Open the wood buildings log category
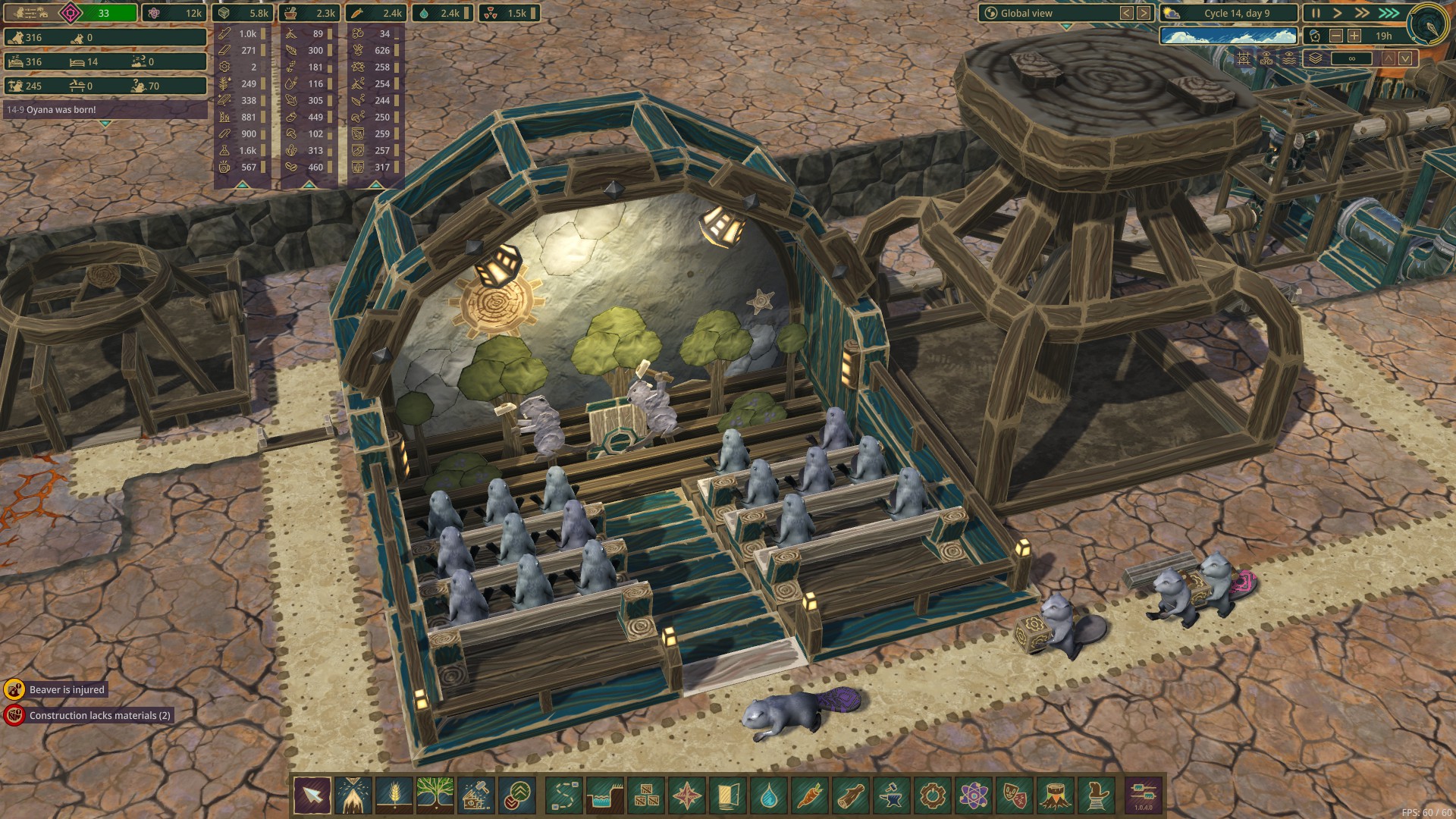Image resolution: width=1456 pixels, height=819 pixels. click(850, 795)
